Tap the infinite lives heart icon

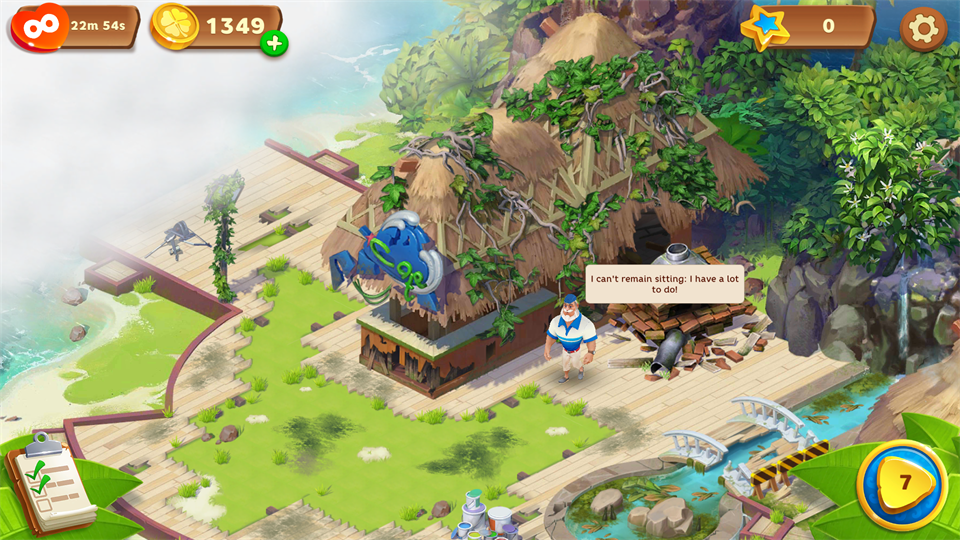41,26
